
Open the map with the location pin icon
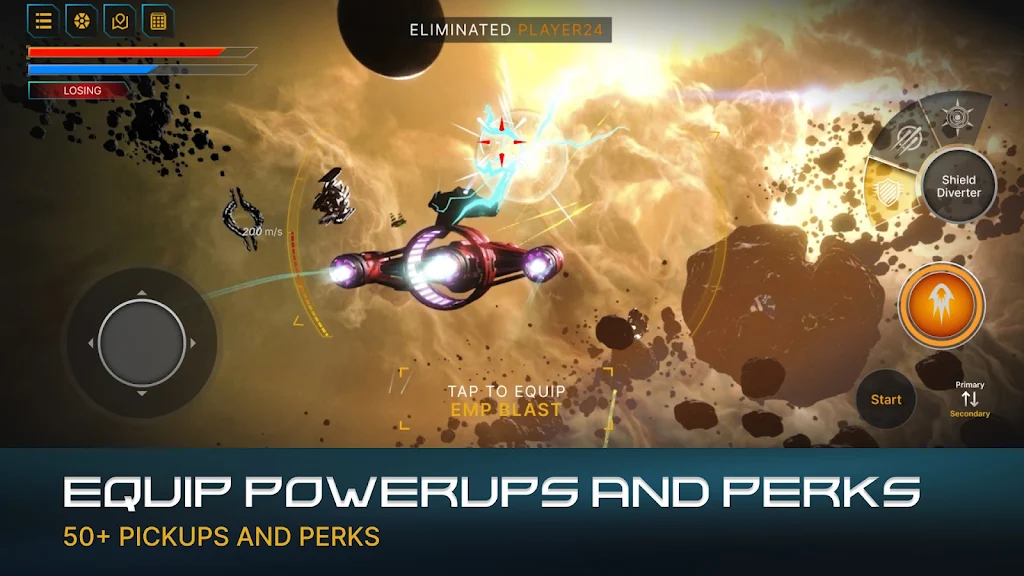119,20
